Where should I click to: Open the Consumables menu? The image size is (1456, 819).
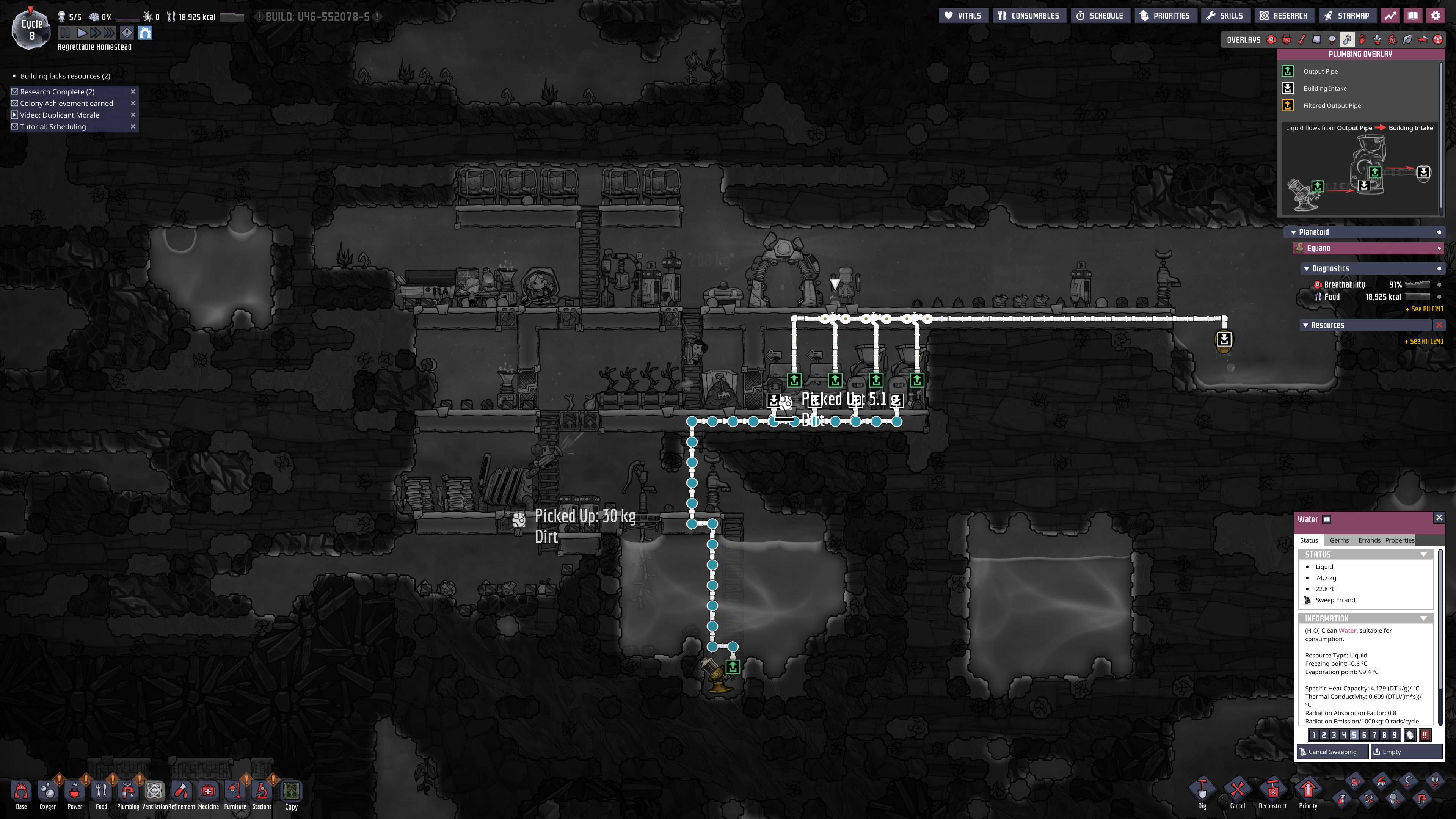tap(1029, 16)
